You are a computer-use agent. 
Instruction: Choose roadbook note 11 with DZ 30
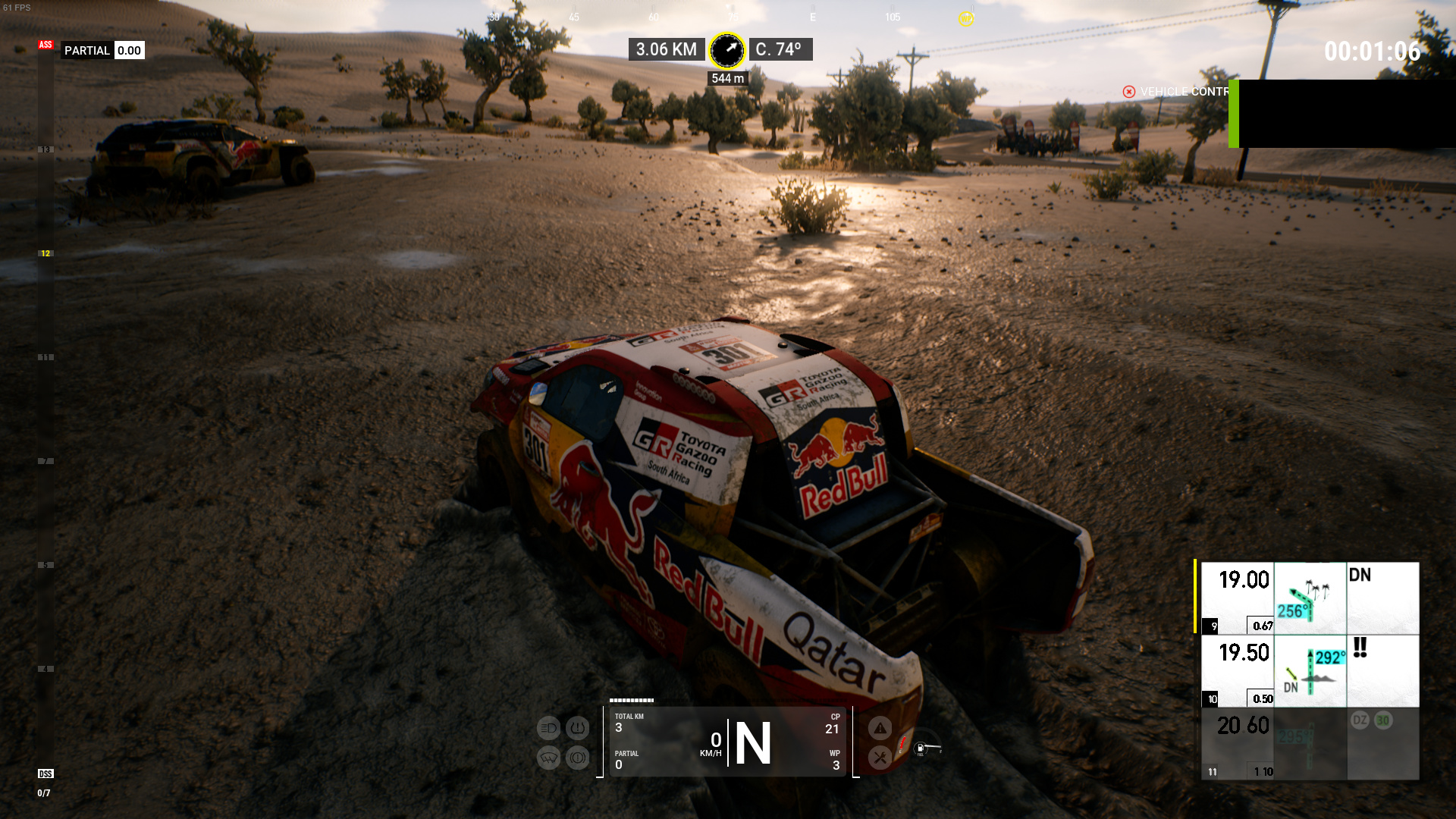point(1310,744)
